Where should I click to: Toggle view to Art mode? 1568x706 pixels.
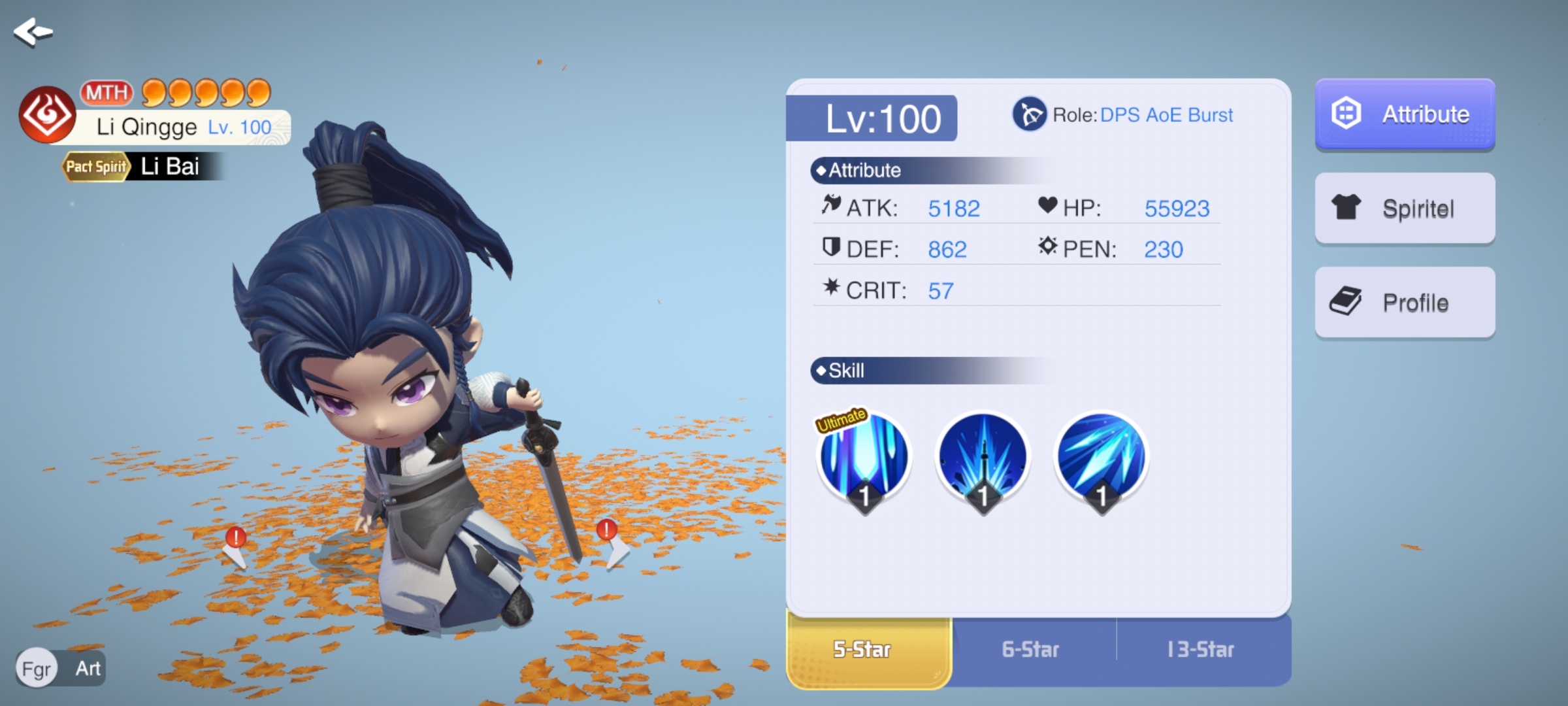point(88,668)
